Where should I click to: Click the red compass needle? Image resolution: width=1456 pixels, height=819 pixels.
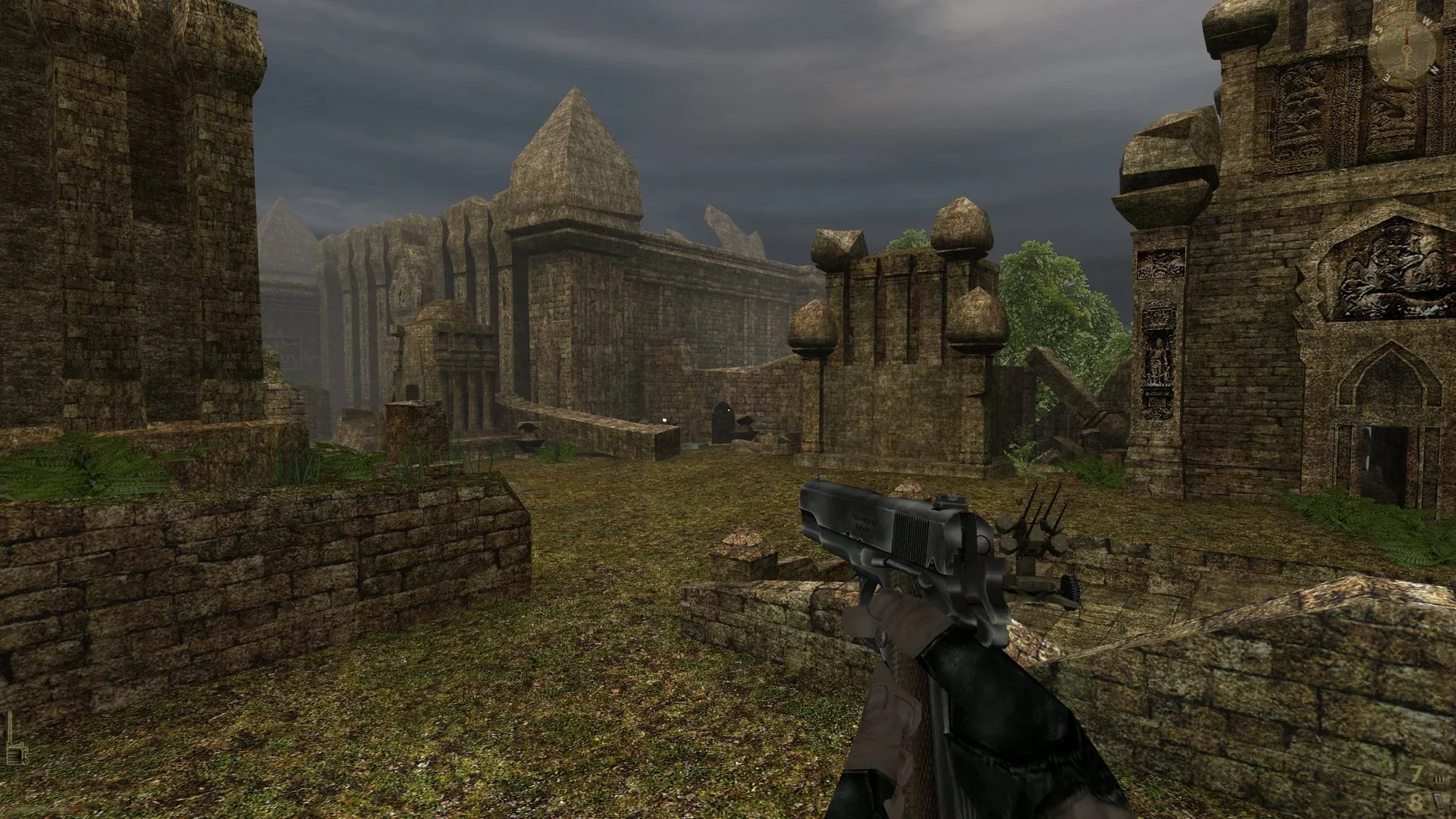click(1407, 33)
